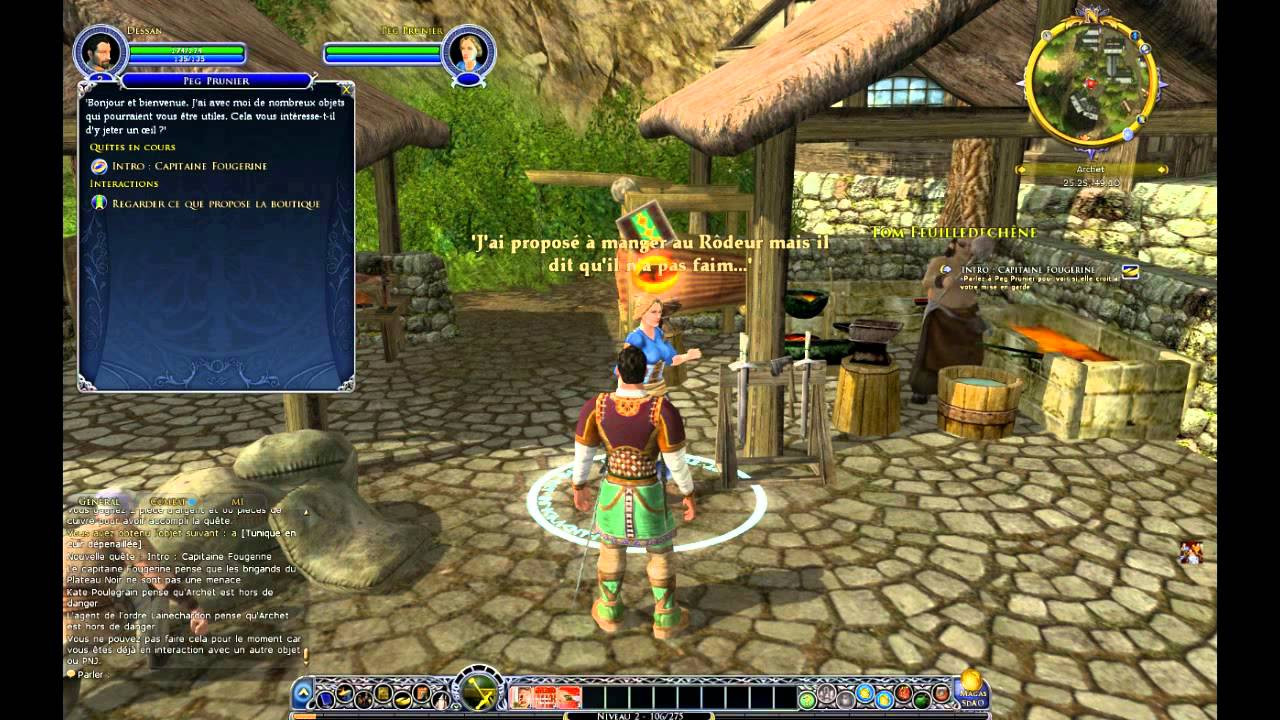Screen dimensions: 1280x720
Task: Click Peg Prunier's target portrait
Action: click(x=469, y=51)
